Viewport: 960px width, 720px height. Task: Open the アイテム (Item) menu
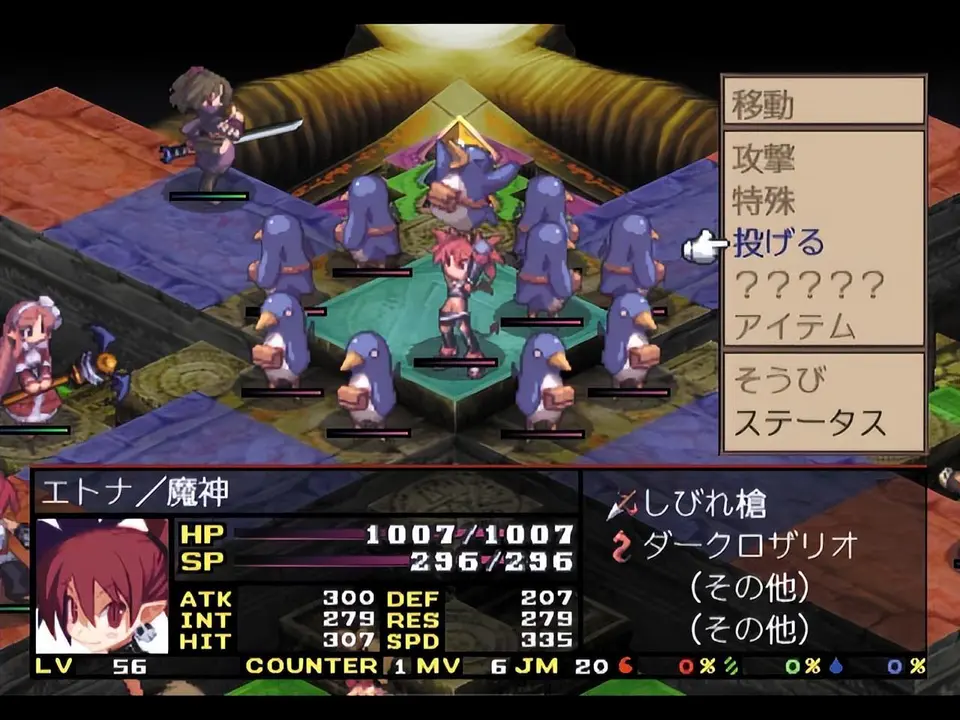pyautogui.click(x=794, y=326)
